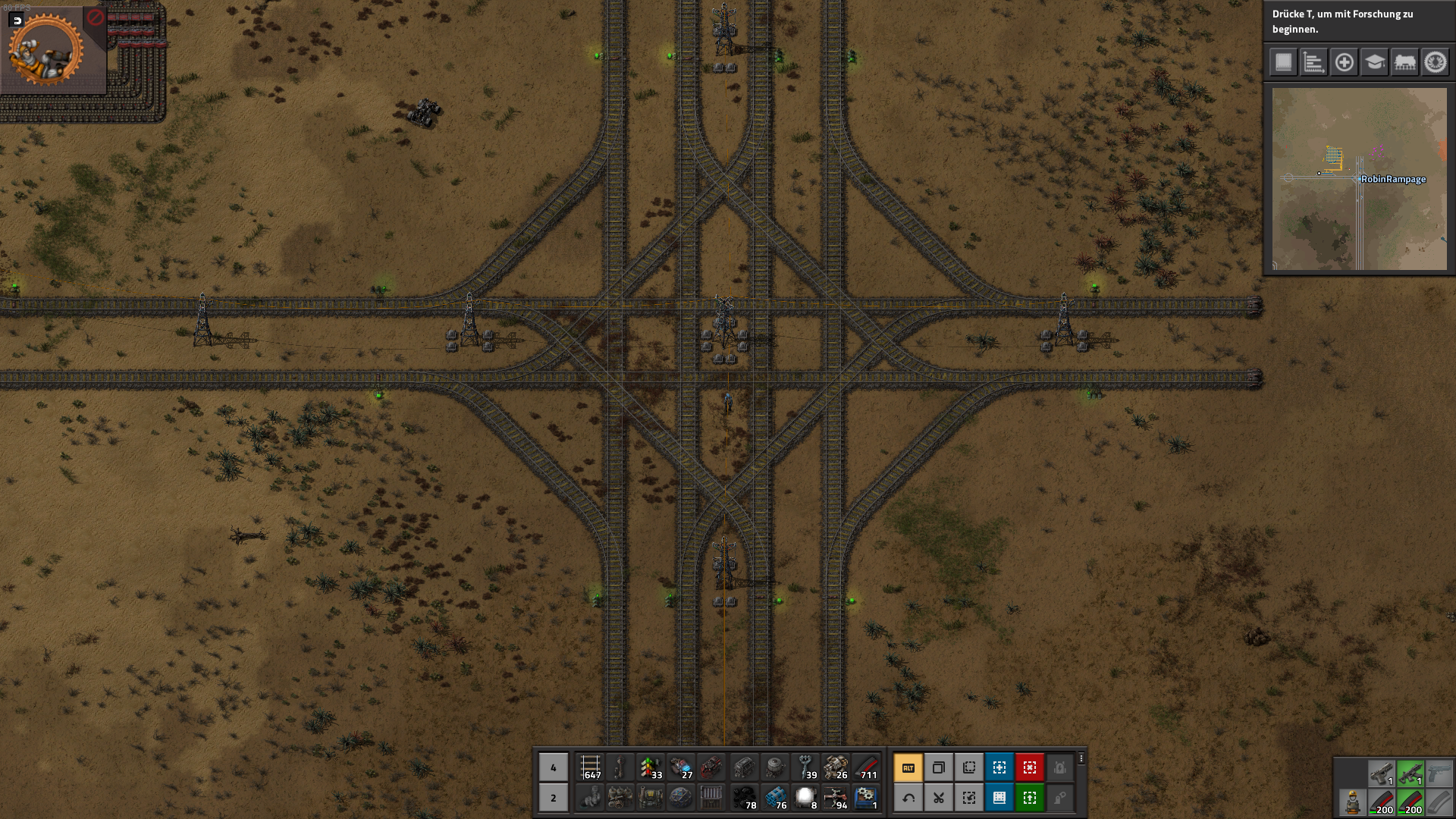Open the blue blueprint library button
Image resolution: width=1456 pixels, height=819 pixels.
pos(999,798)
